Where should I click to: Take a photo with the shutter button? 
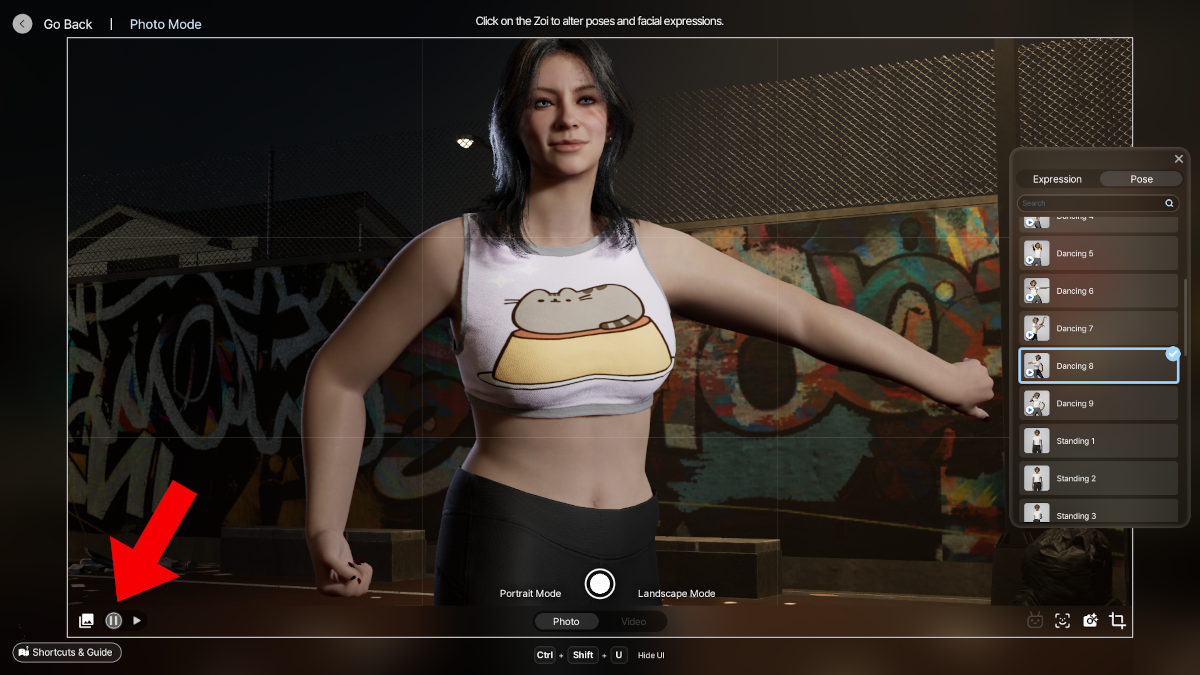pos(600,584)
